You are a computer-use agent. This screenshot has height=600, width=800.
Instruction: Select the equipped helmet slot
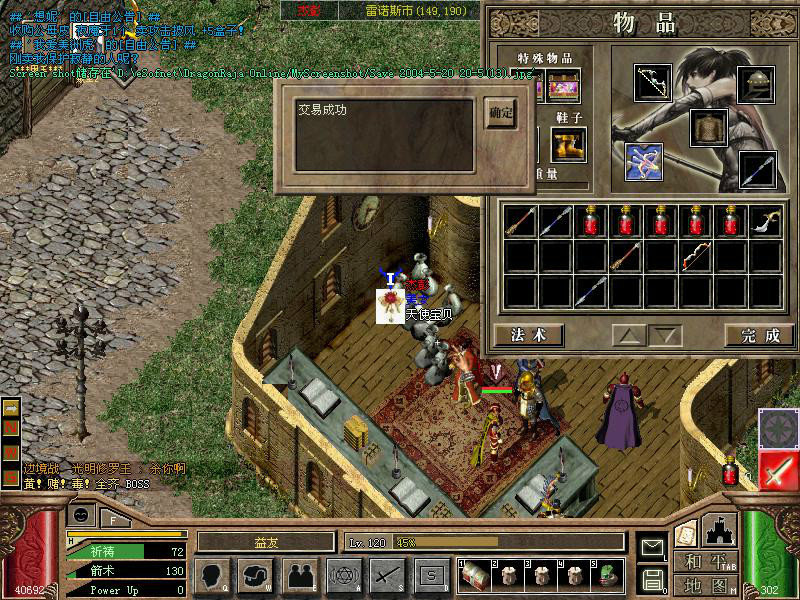coord(757,84)
